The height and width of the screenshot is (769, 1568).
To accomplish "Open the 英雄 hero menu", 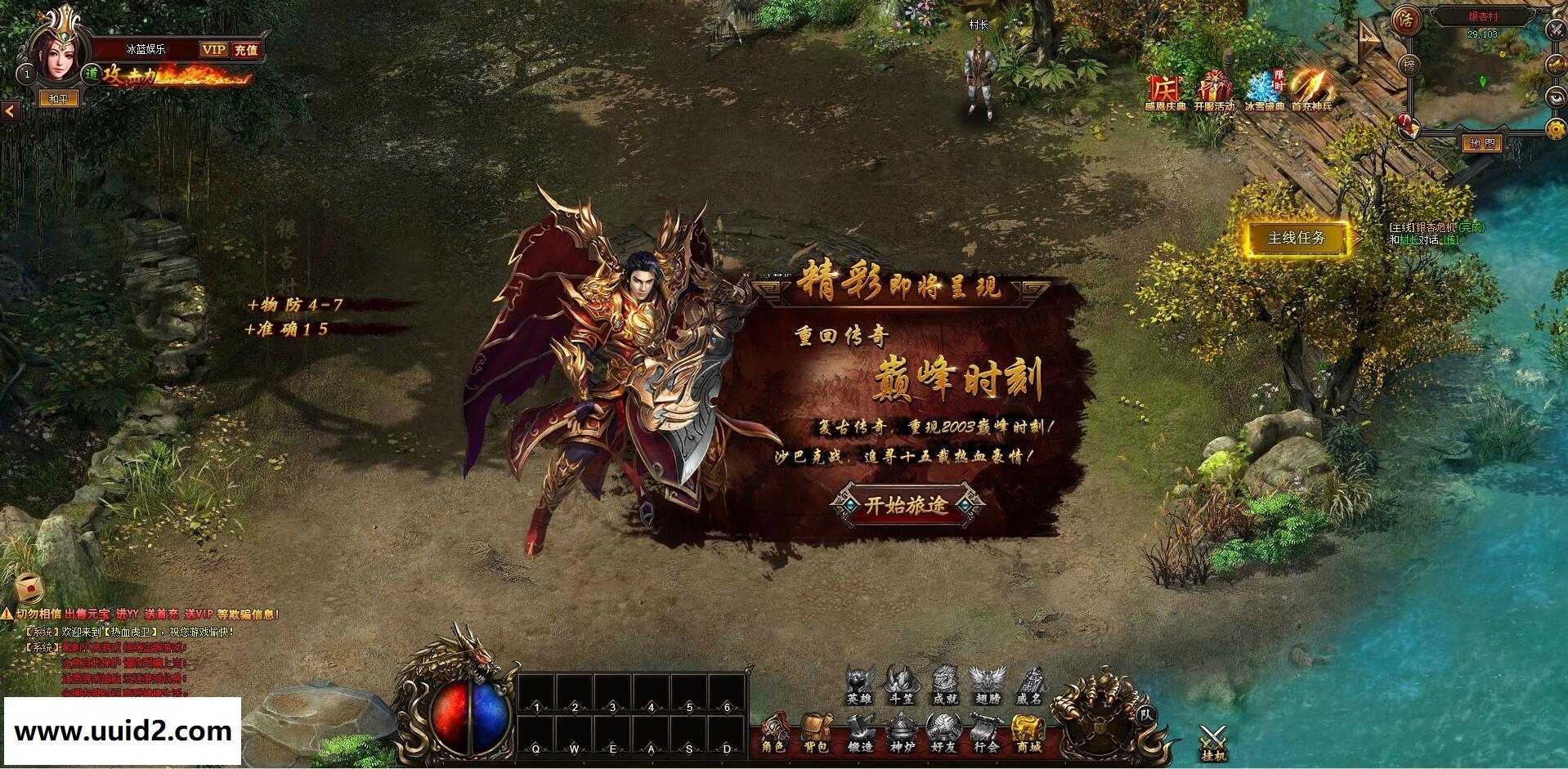I will tap(858, 684).
